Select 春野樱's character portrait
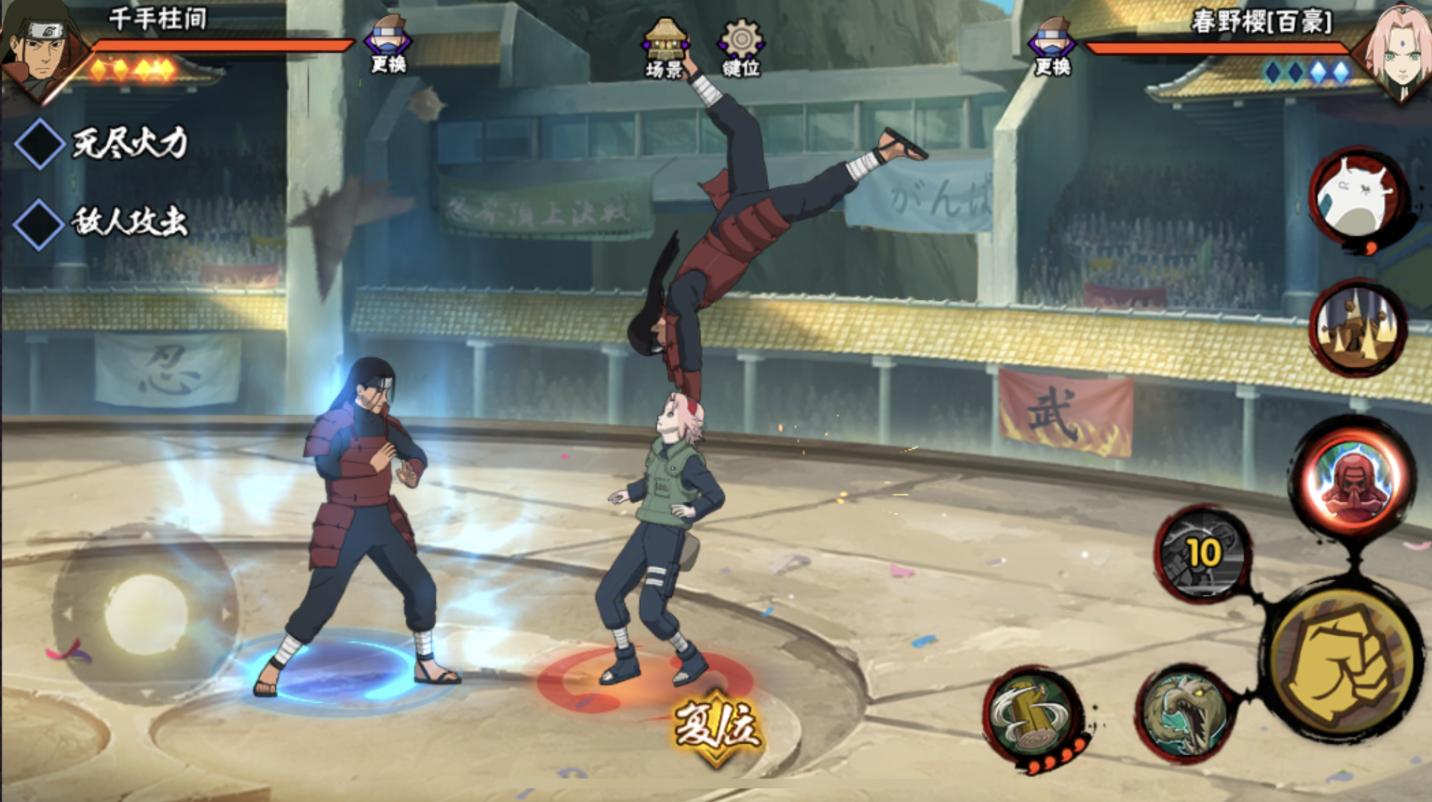 click(x=1393, y=45)
